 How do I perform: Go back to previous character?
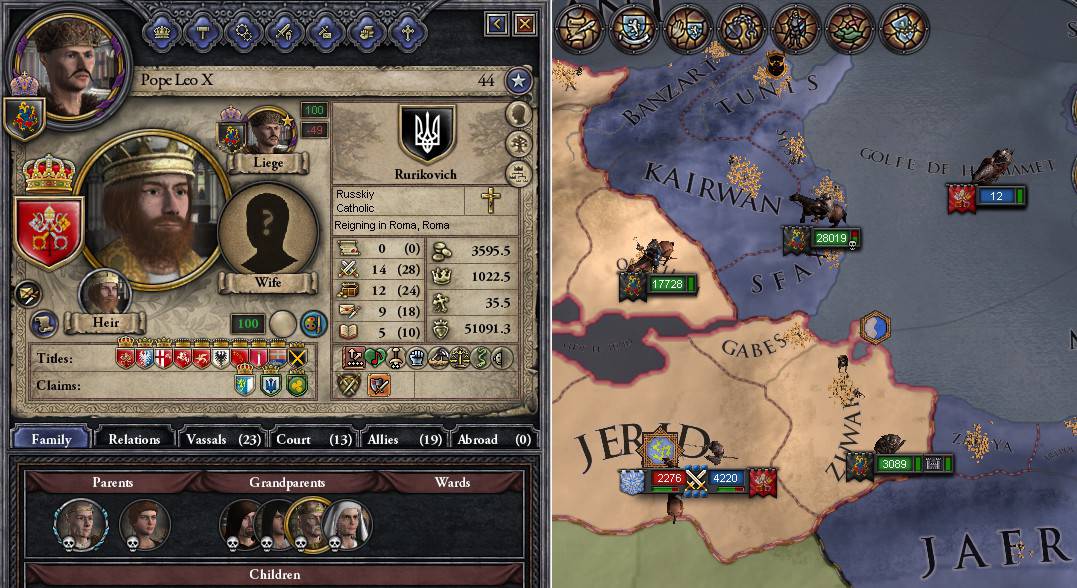click(x=497, y=23)
